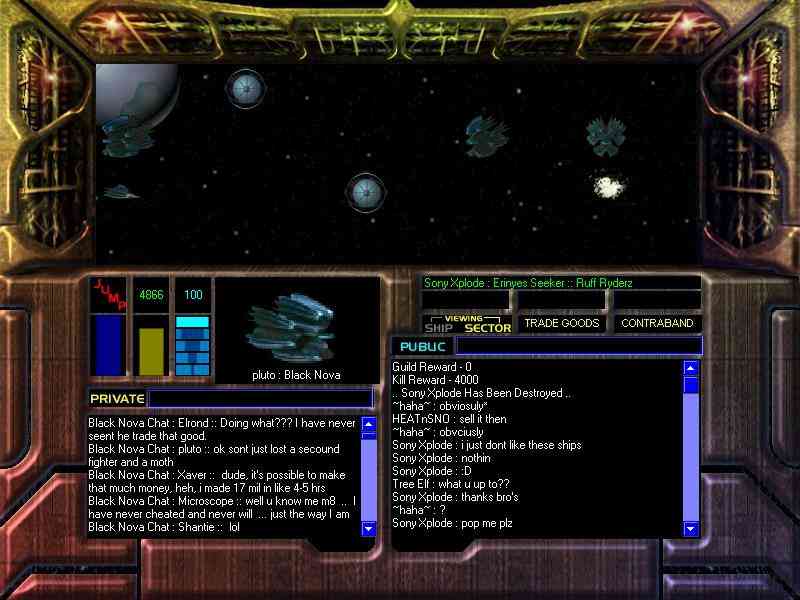Show the Contraband panel
This screenshot has height=600, width=800.
tap(657, 324)
